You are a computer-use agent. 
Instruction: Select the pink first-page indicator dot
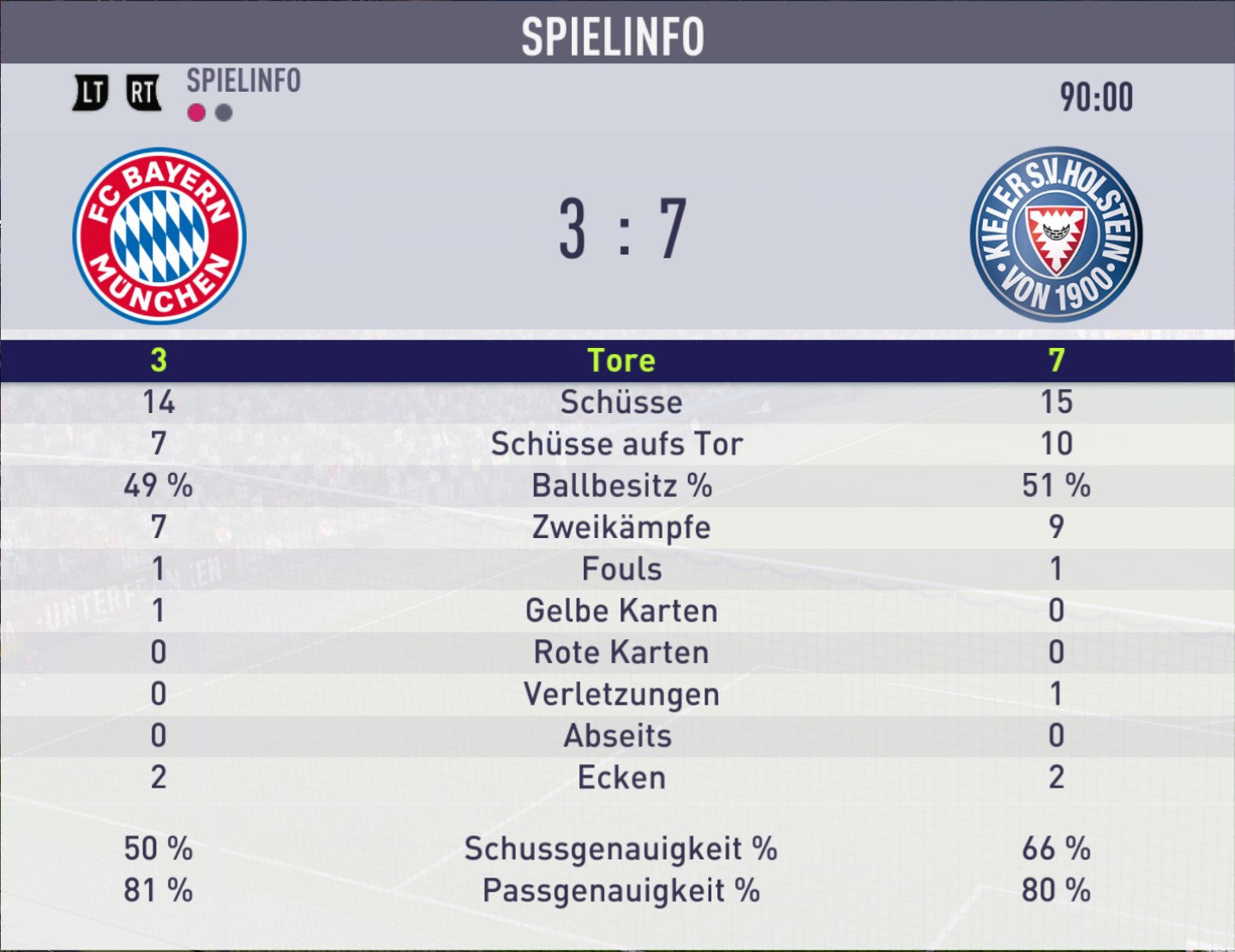(196, 113)
